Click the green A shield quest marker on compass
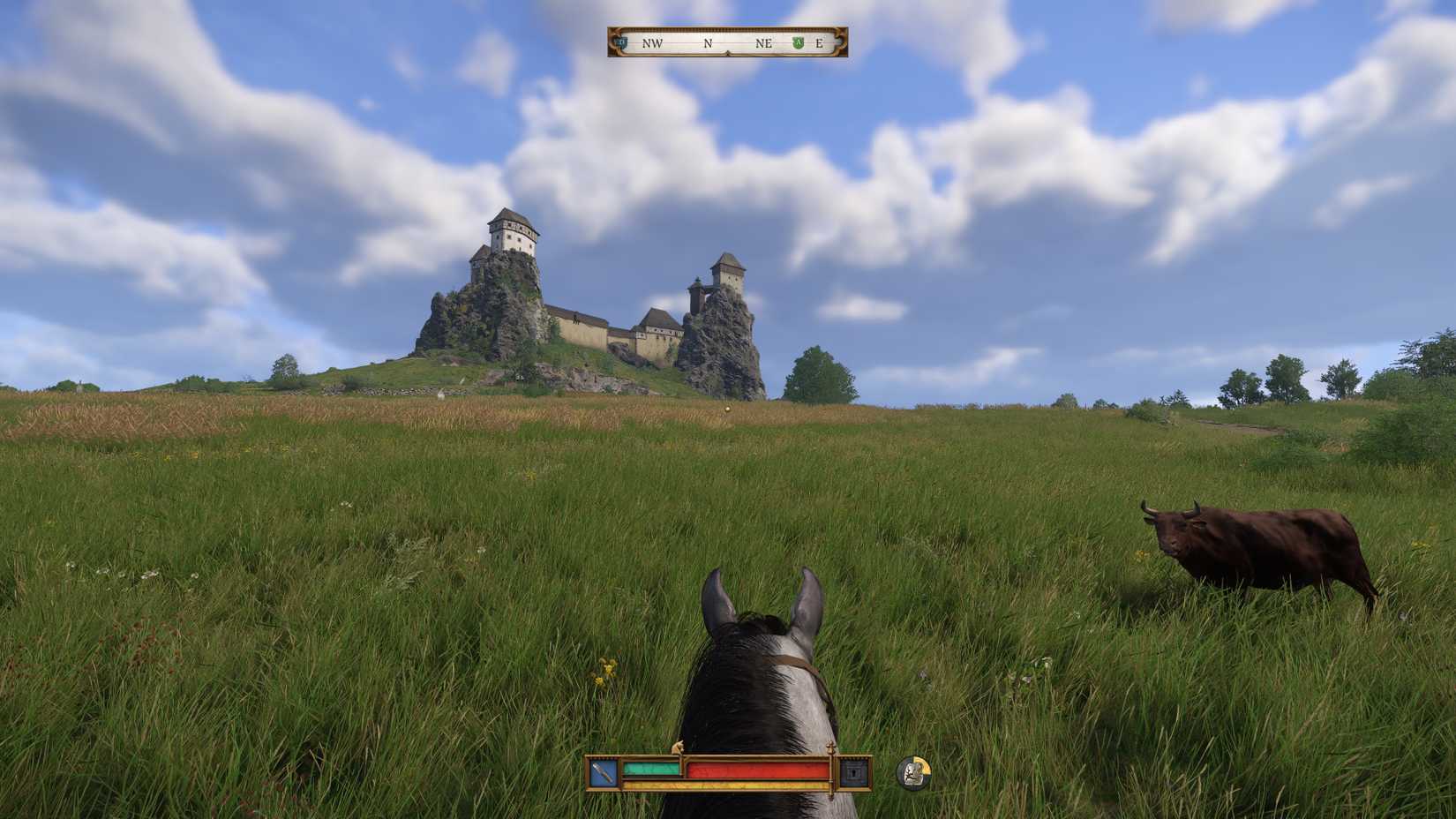 tap(797, 42)
